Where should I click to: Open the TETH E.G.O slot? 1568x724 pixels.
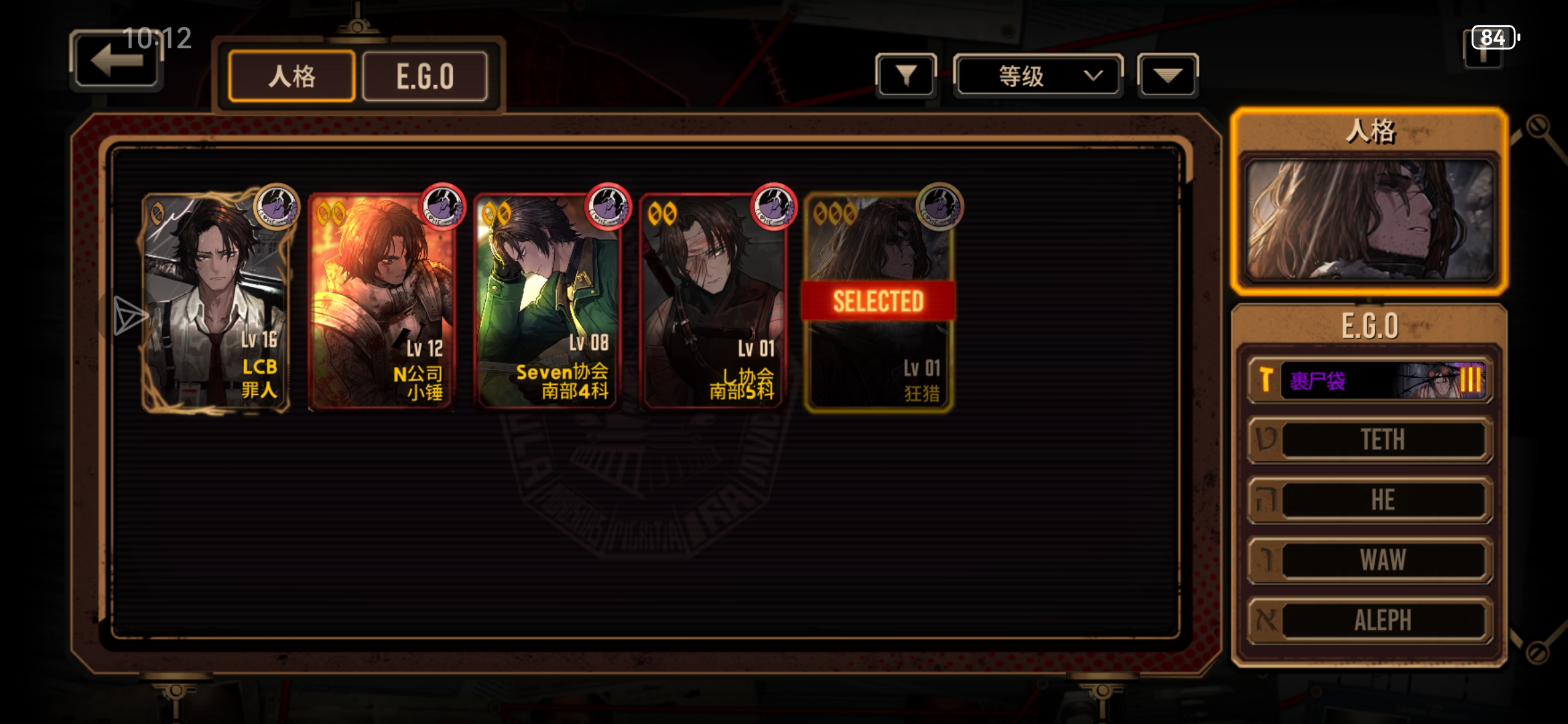(1370, 440)
